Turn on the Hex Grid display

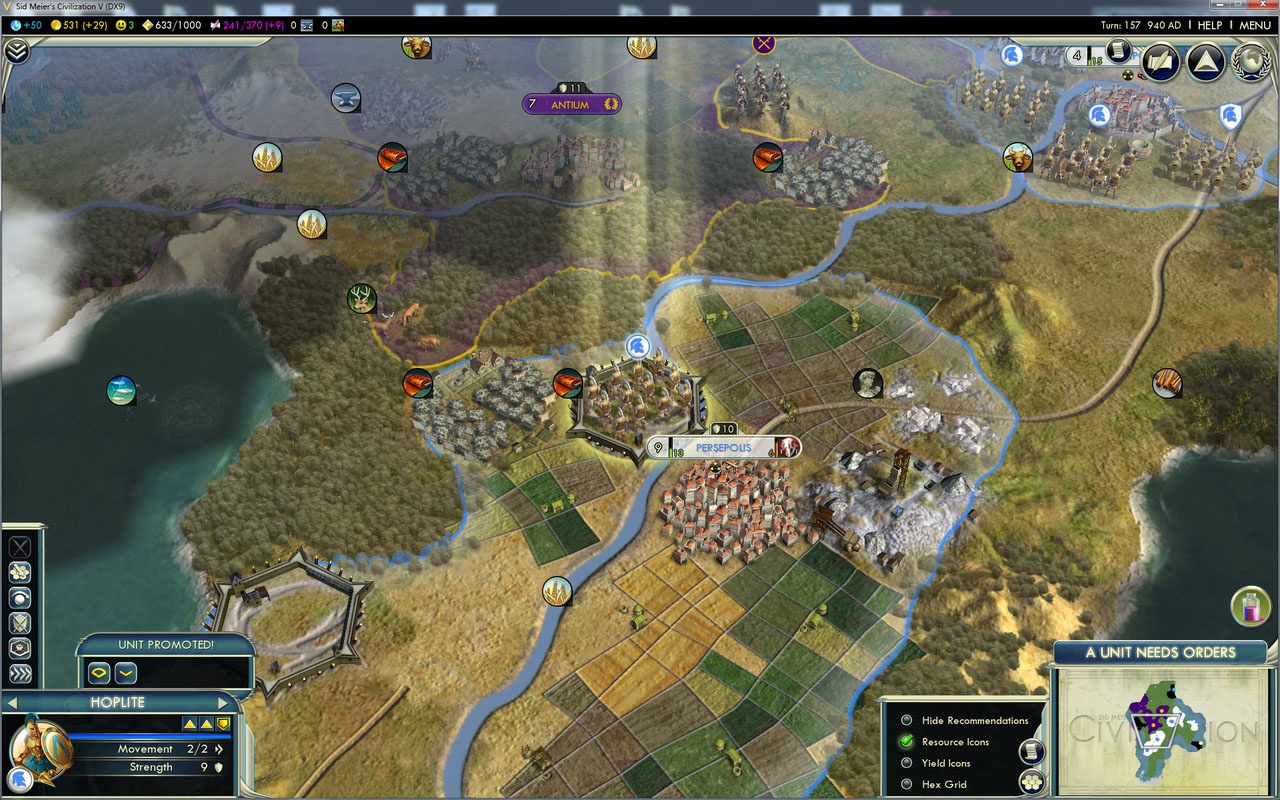point(907,784)
